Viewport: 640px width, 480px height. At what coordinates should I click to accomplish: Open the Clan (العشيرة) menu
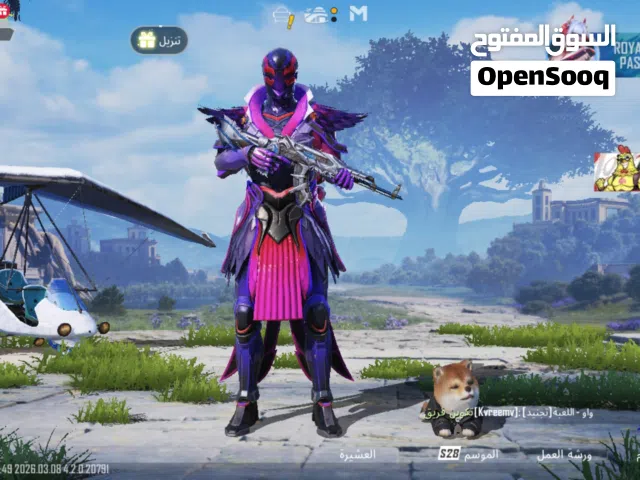[357, 454]
